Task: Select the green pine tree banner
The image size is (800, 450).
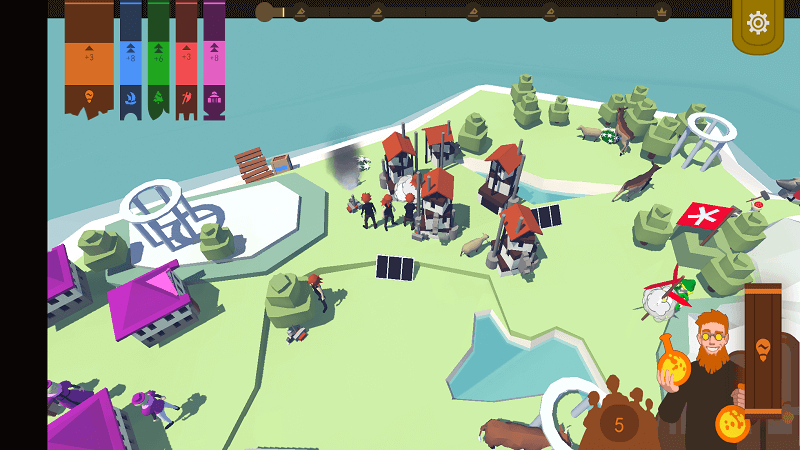Action: 159,58
